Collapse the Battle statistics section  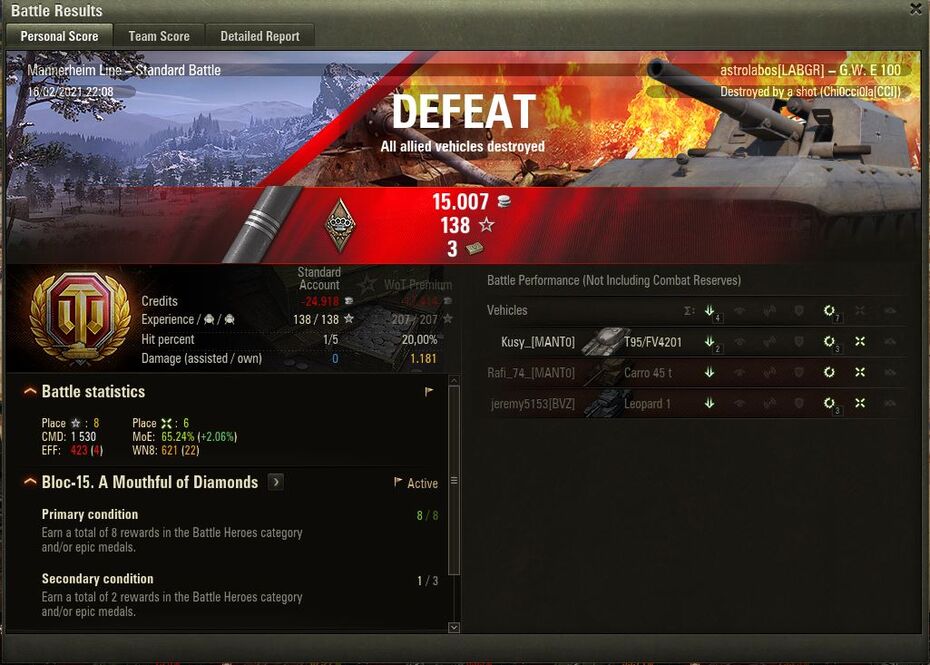point(30,391)
